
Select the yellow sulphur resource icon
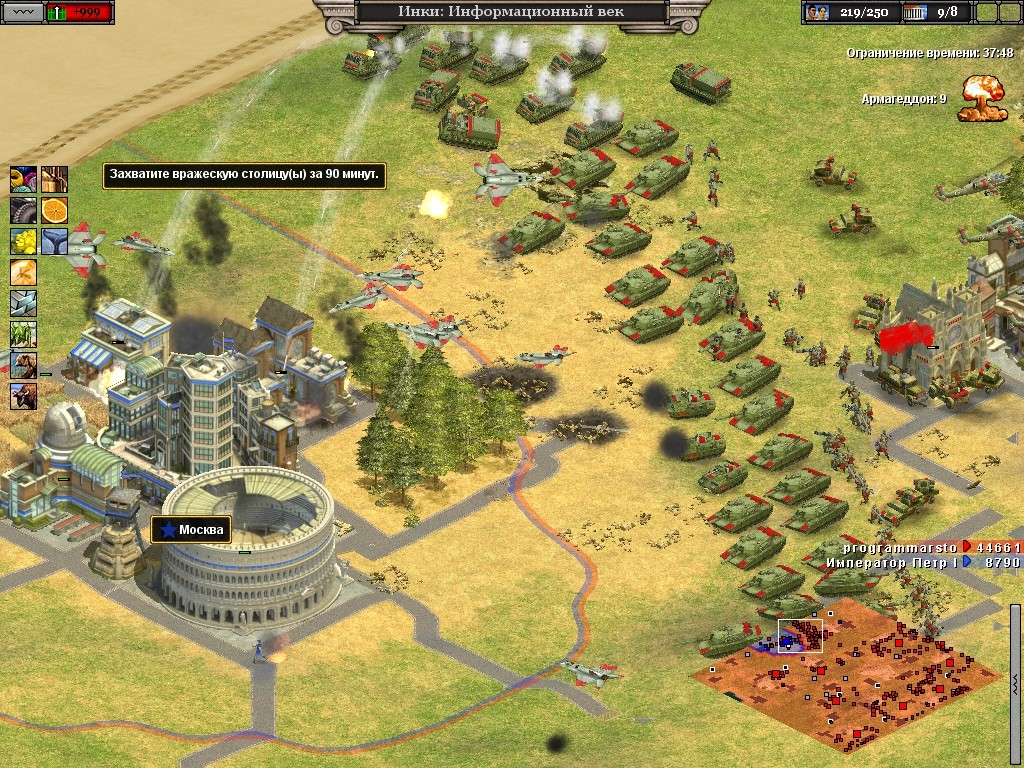pyautogui.click(x=23, y=241)
